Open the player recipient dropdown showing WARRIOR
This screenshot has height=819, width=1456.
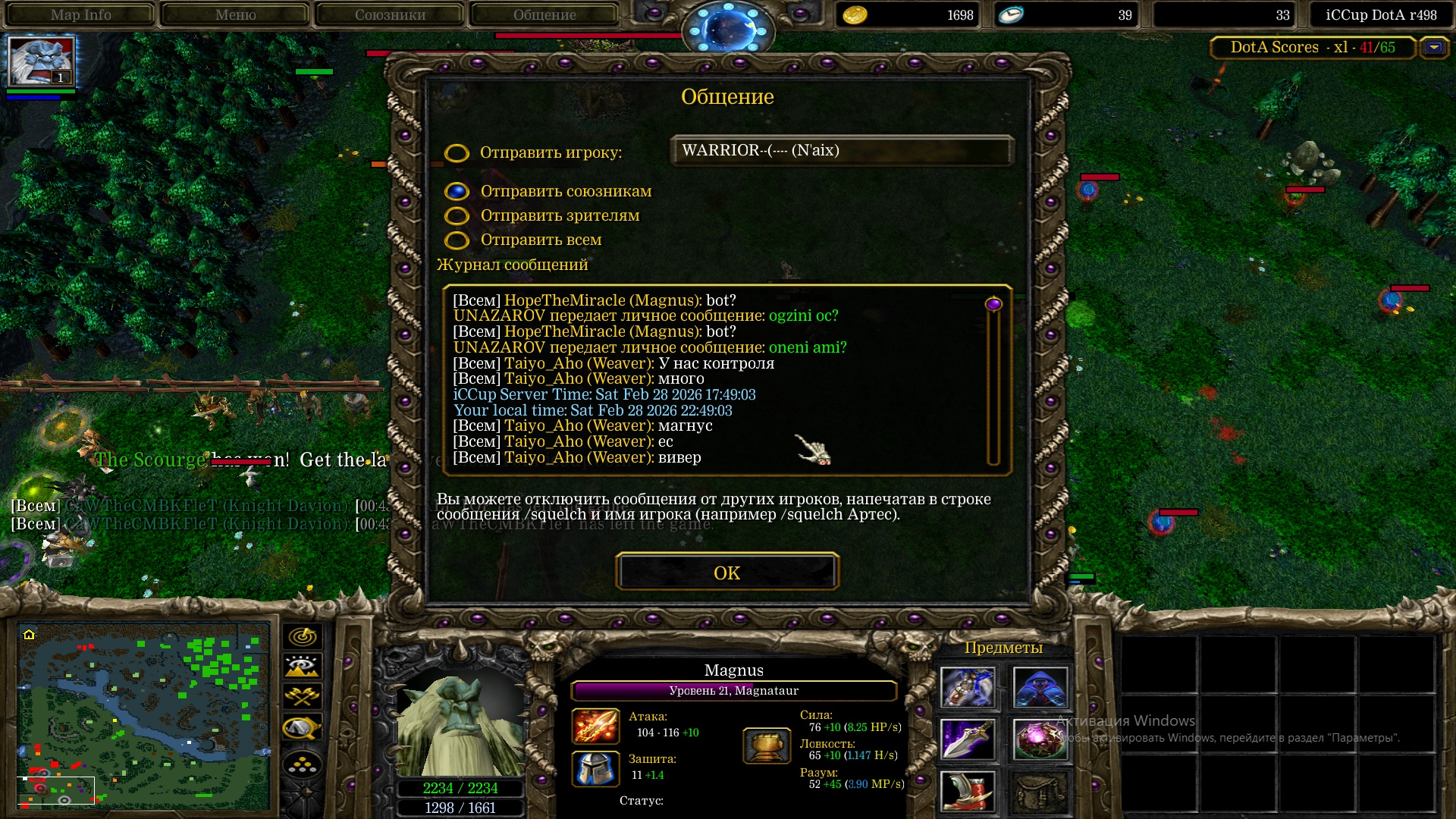[842, 151]
